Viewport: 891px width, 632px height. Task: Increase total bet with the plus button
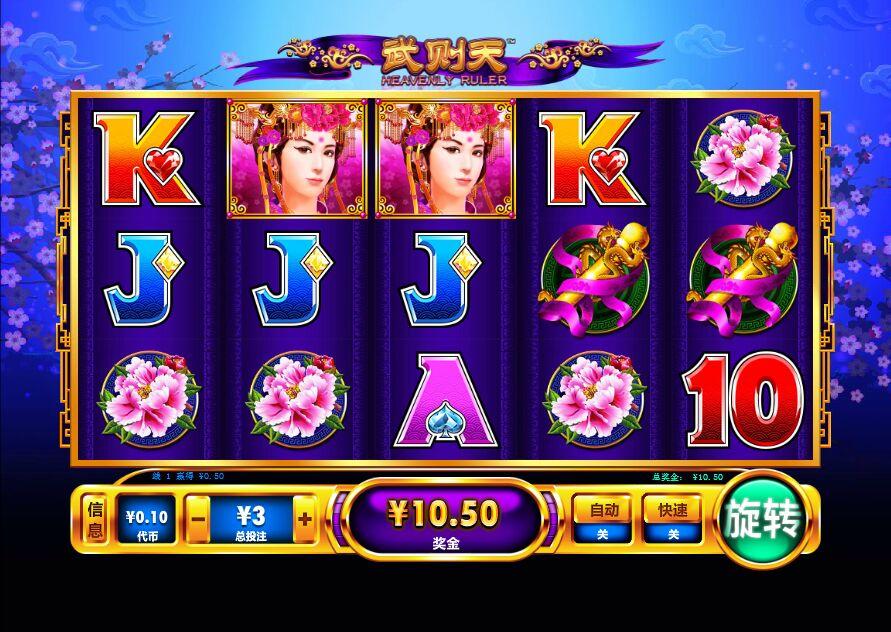(x=305, y=520)
